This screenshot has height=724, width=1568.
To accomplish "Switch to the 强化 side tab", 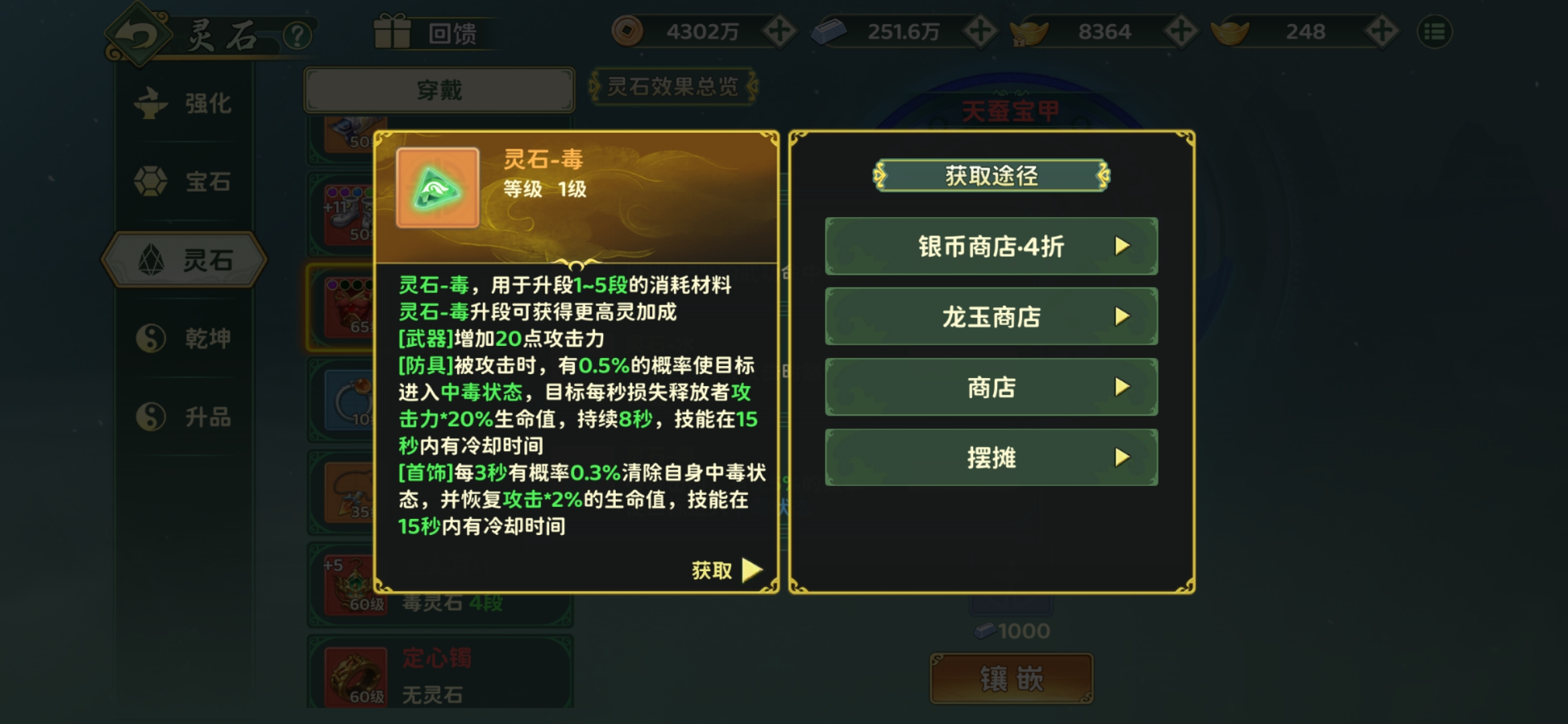I will pyautogui.click(x=184, y=104).
